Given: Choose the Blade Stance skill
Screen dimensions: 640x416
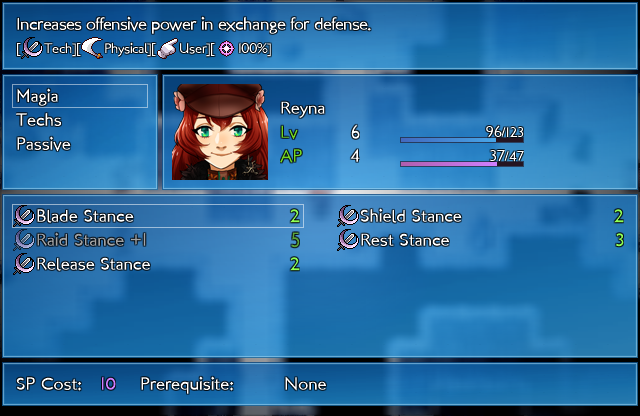Looking at the screenshot, I should point(158,216).
